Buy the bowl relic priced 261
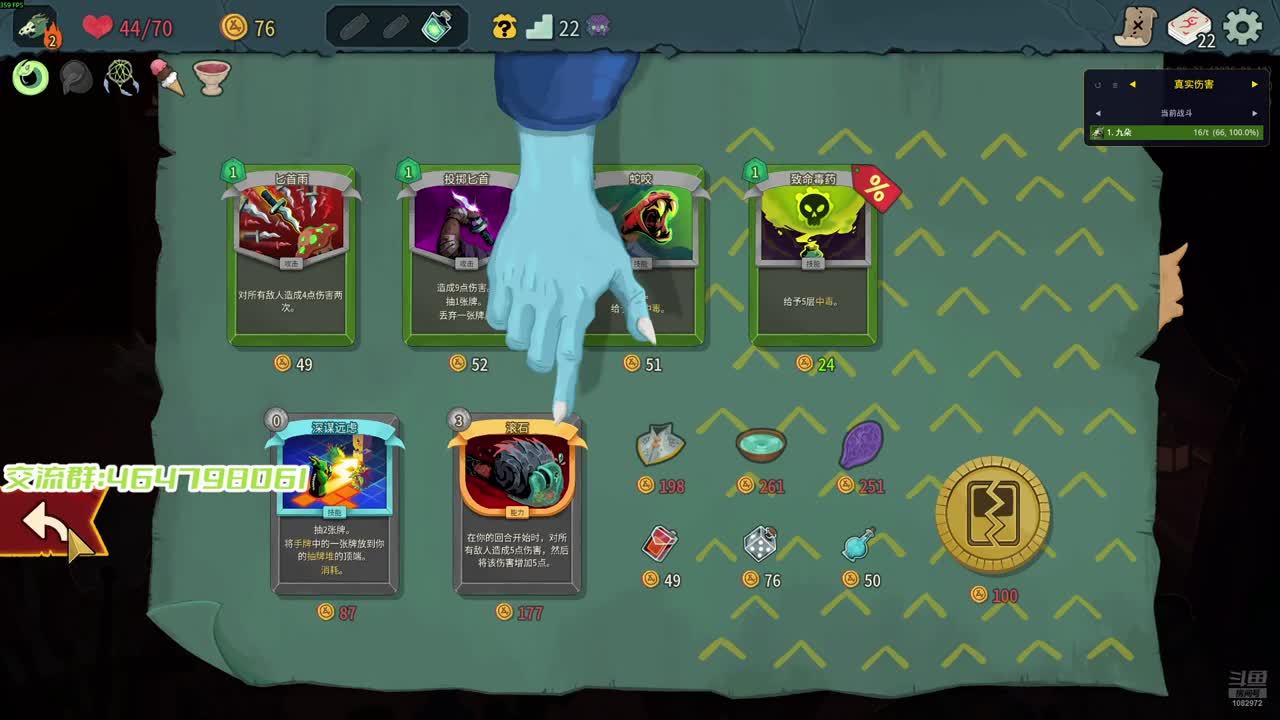 coord(761,445)
